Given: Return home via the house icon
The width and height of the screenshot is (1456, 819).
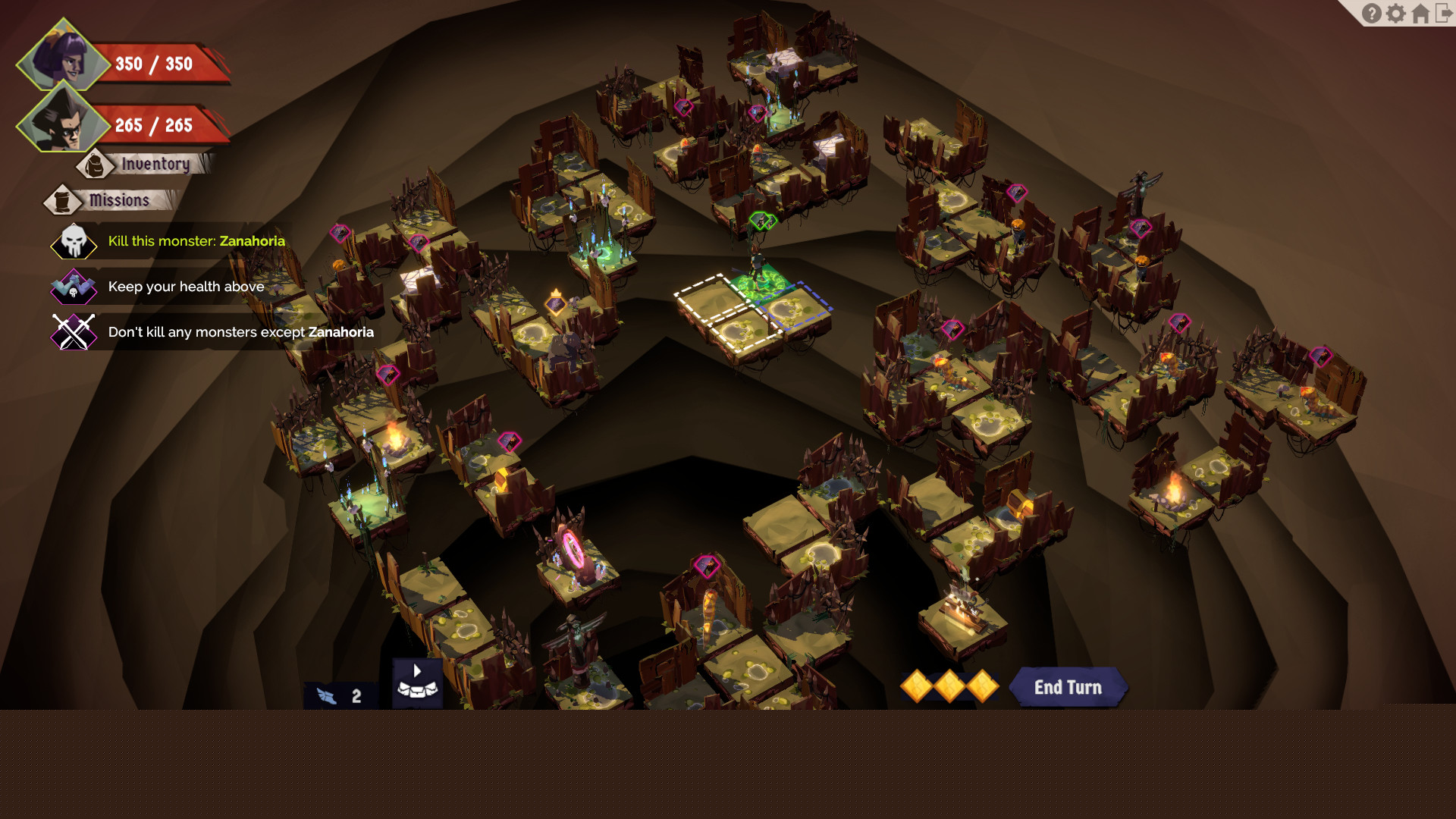Looking at the screenshot, I should coord(1420,14).
